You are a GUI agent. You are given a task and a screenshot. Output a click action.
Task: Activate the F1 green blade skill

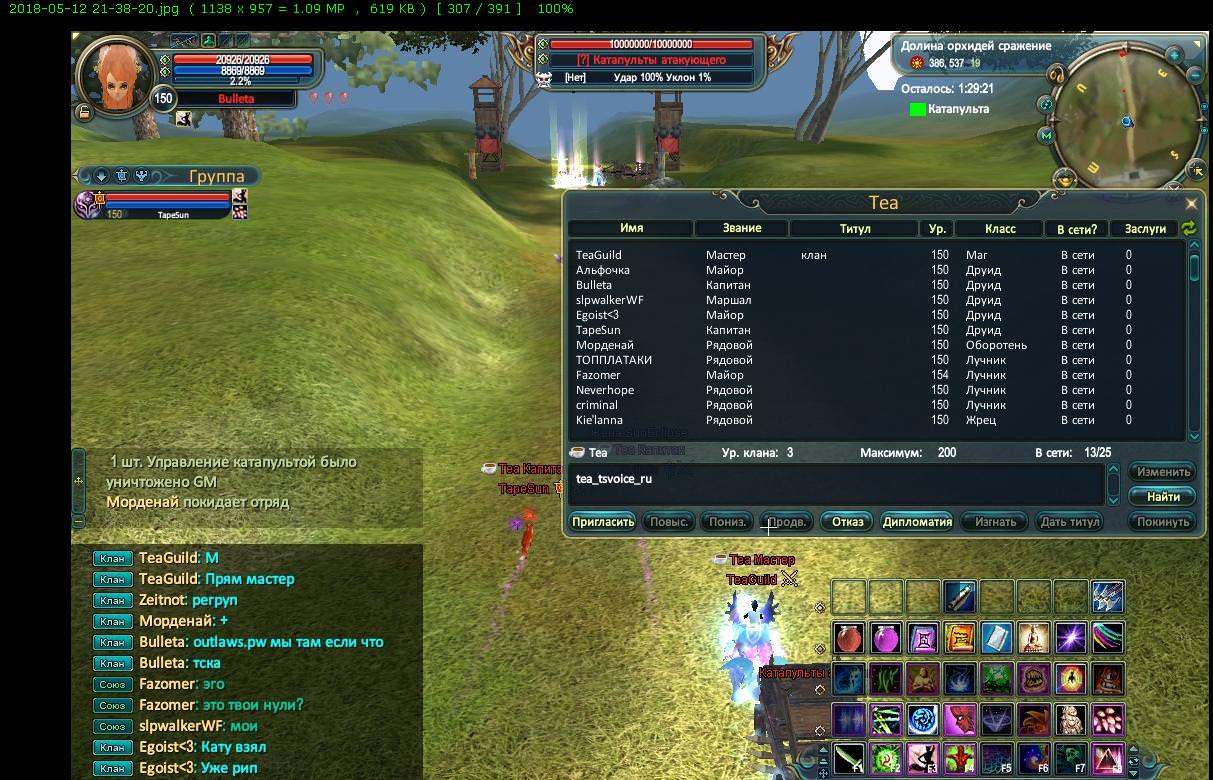point(848,759)
